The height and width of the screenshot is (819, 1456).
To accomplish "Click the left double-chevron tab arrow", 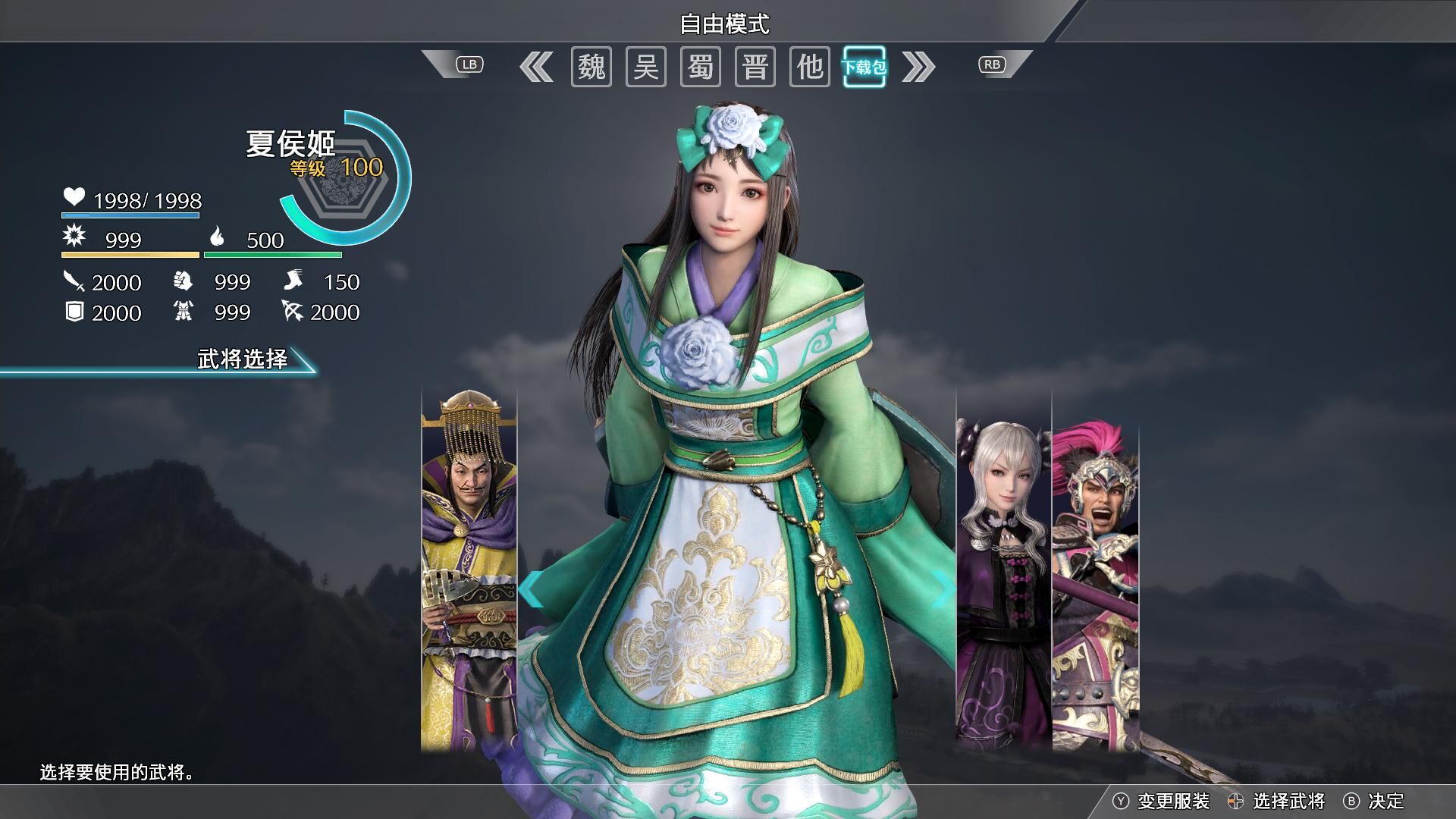I will 536,67.
